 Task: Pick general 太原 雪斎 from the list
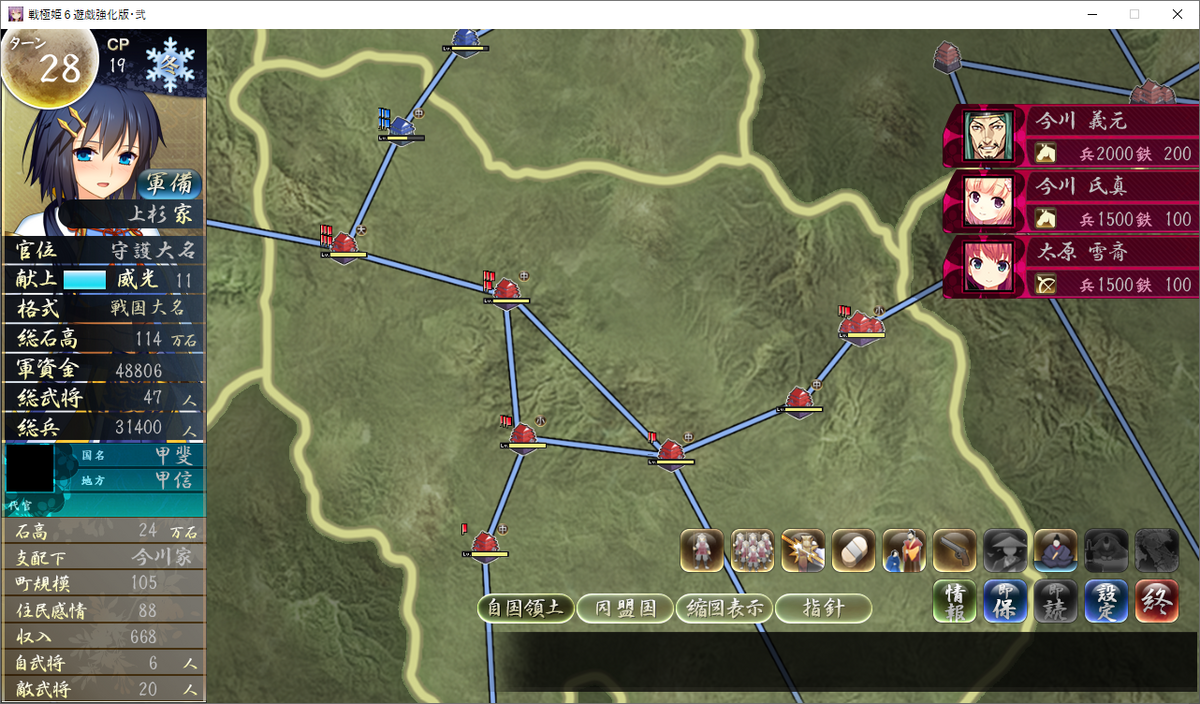coord(1070,268)
